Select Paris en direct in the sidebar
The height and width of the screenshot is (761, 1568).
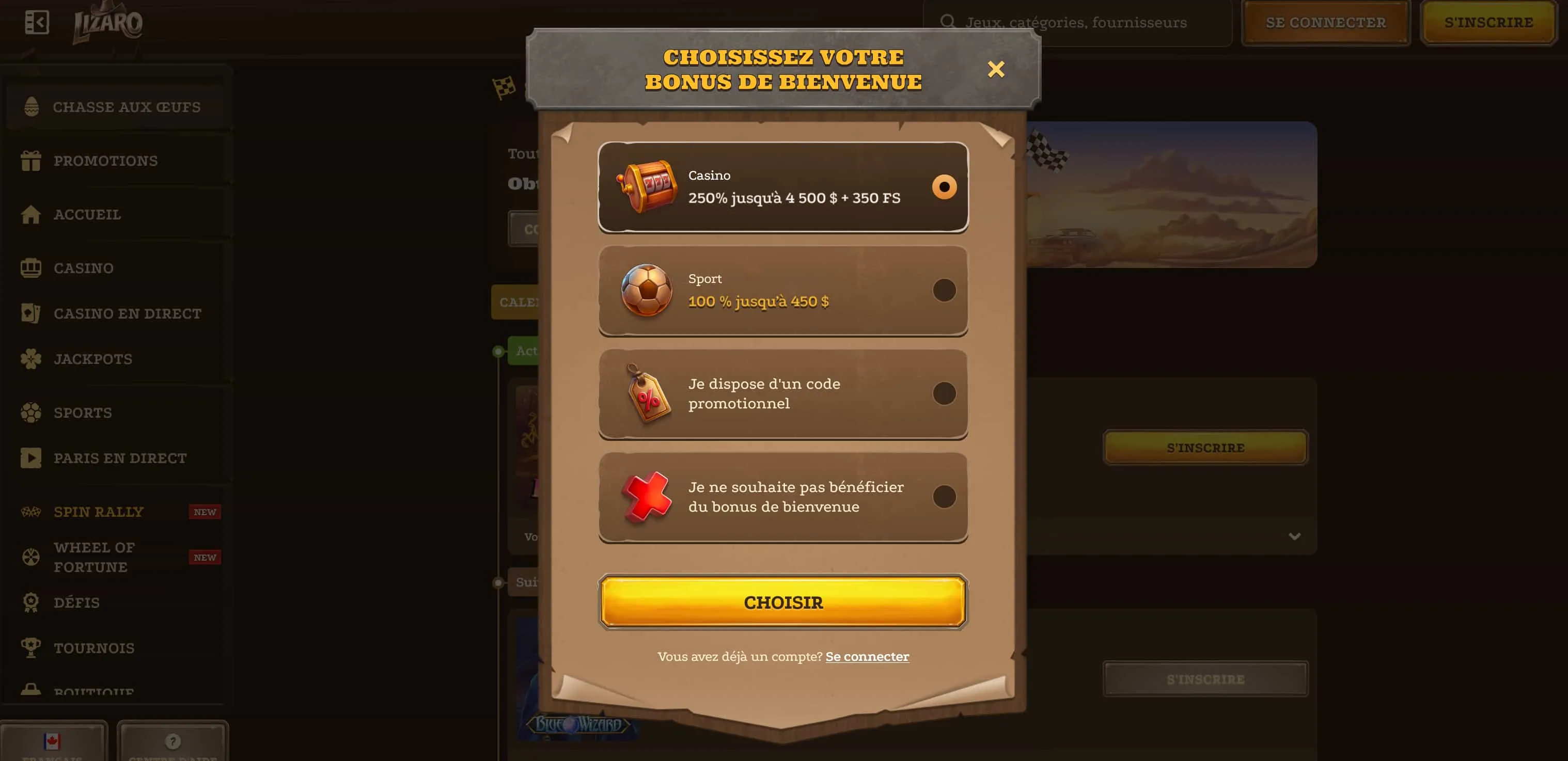pos(120,457)
